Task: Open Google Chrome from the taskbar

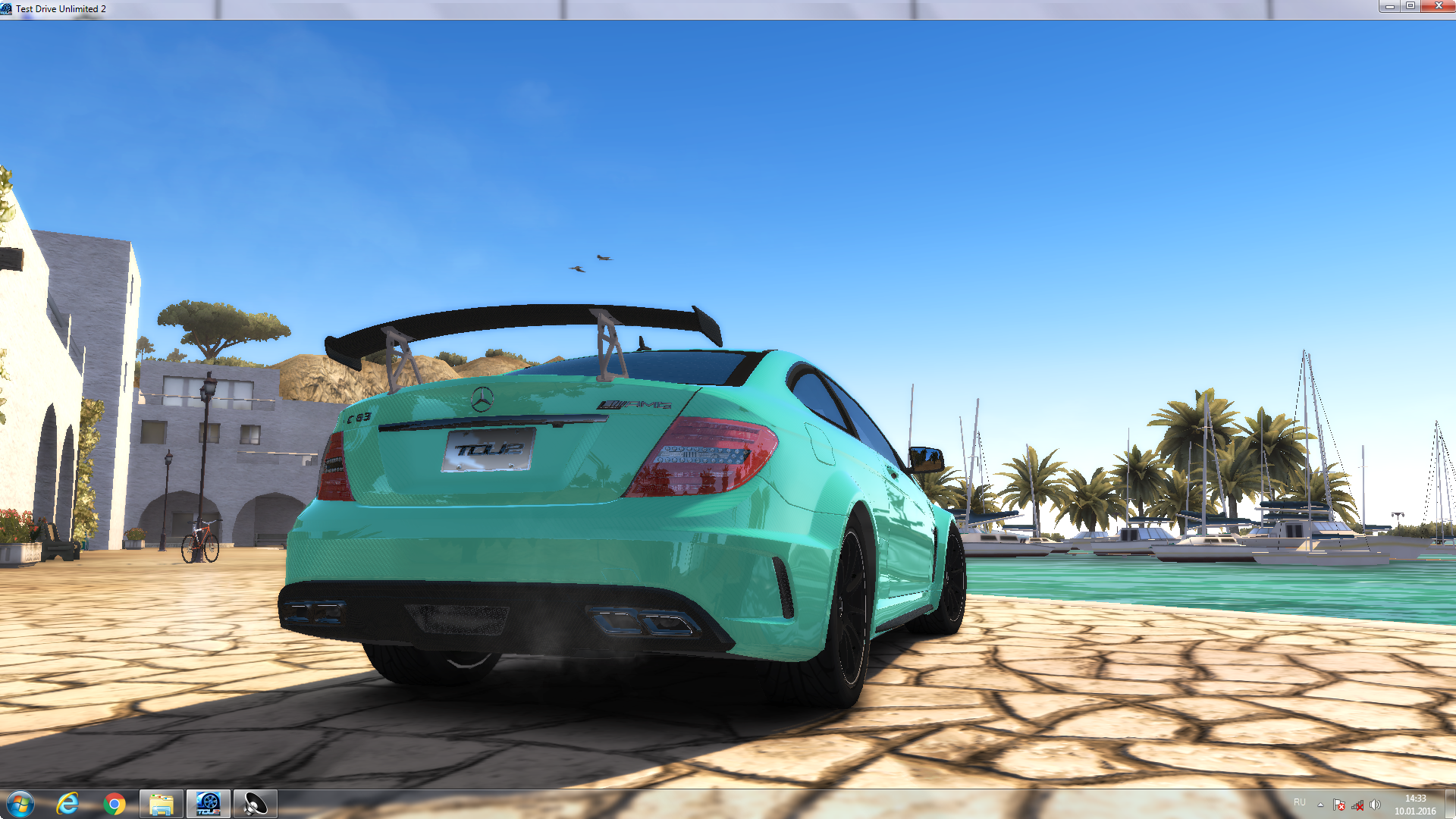Action: (115, 803)
